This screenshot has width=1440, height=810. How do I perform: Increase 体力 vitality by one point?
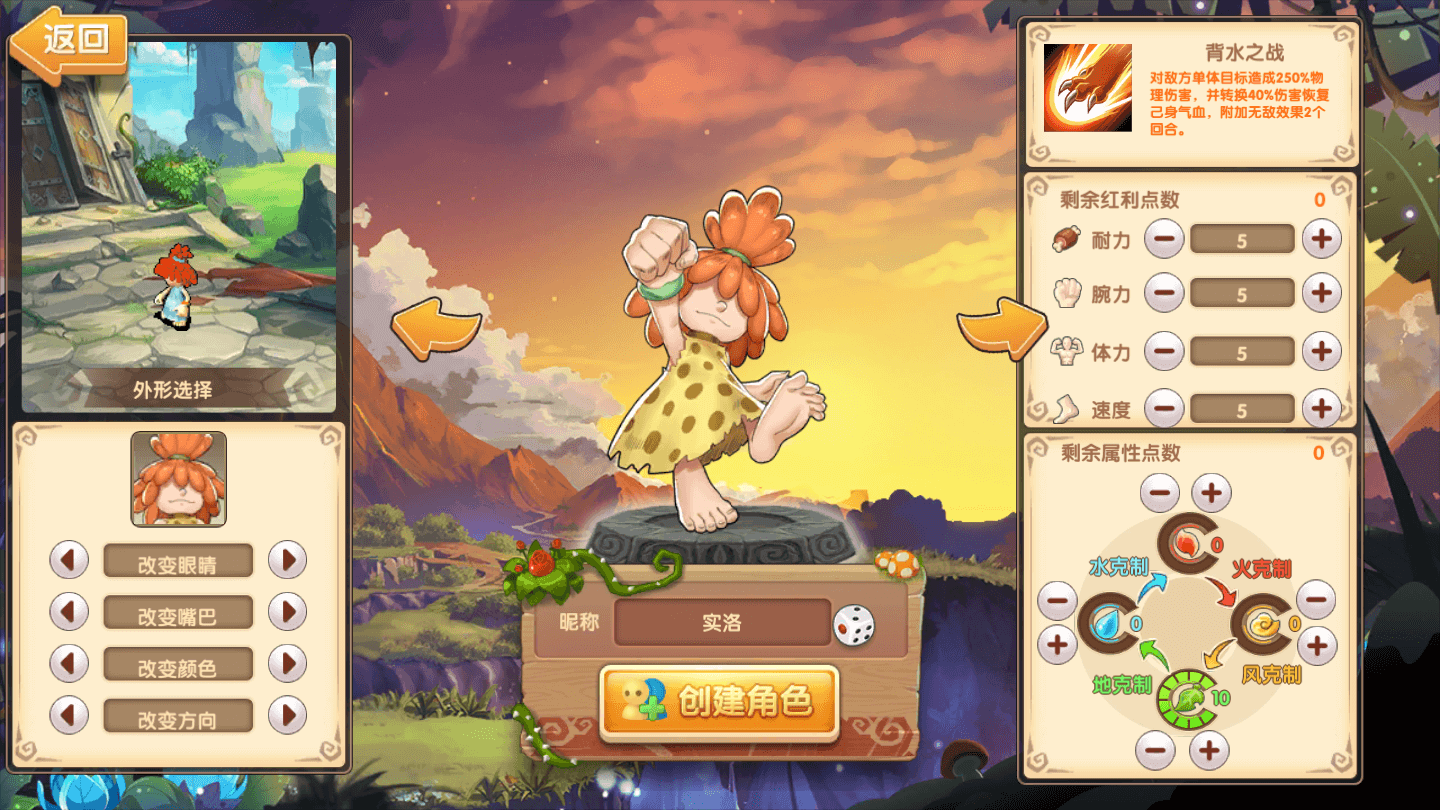[1321, 350]
